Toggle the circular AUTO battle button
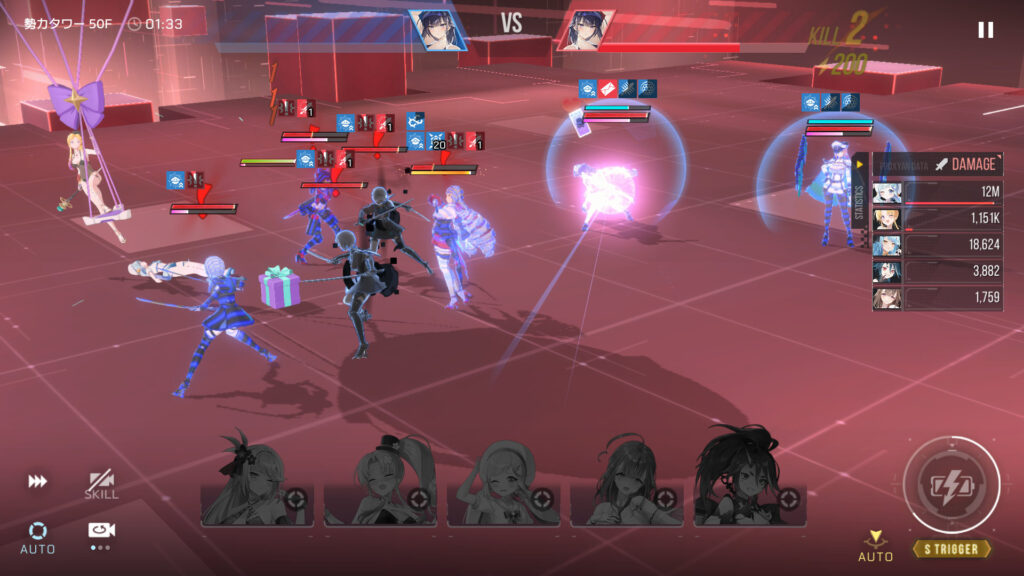The image size is (1024, 576). click(x=38, y=535)
